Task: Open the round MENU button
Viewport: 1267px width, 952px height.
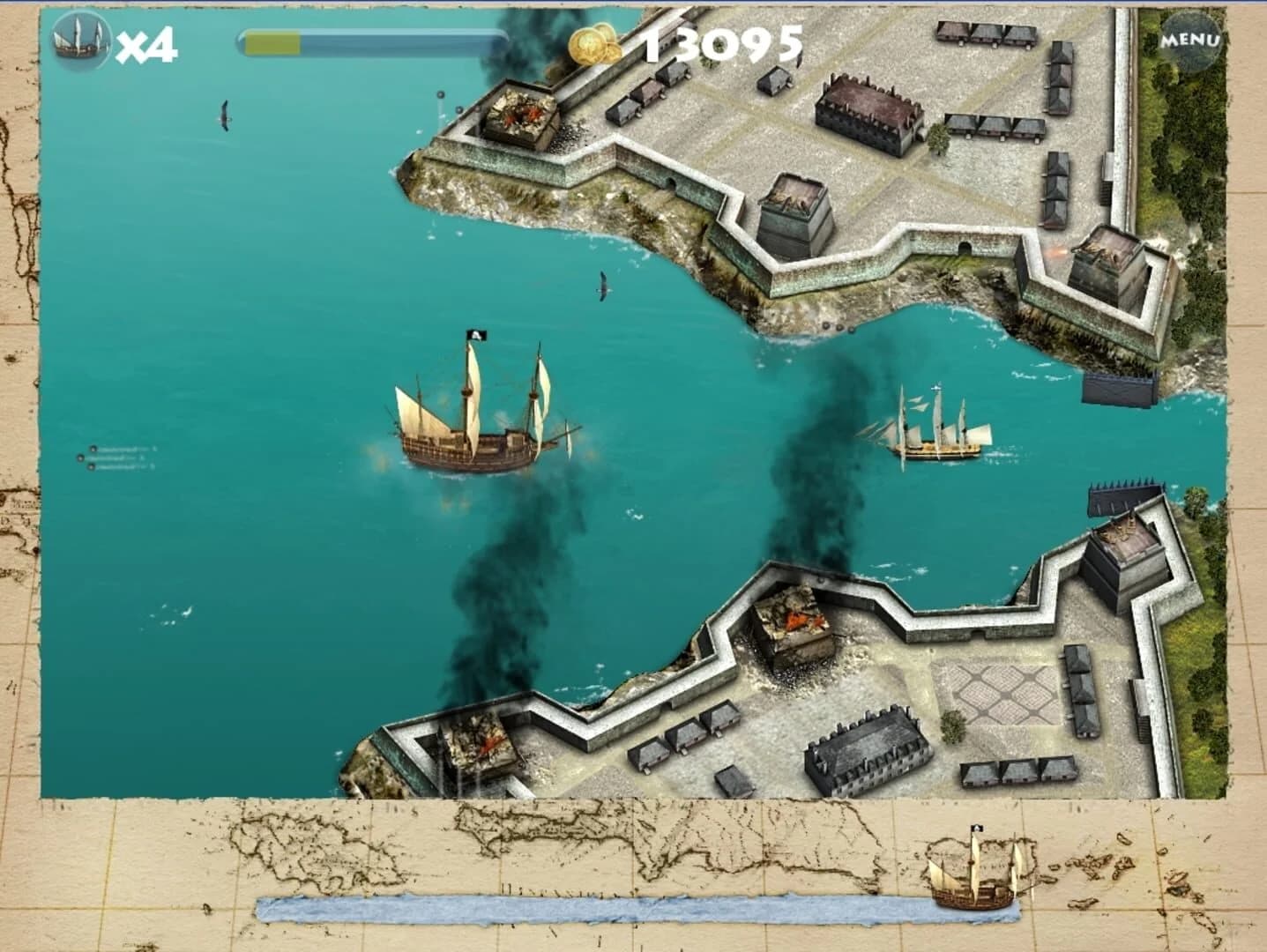Action: click(1192, 40)
